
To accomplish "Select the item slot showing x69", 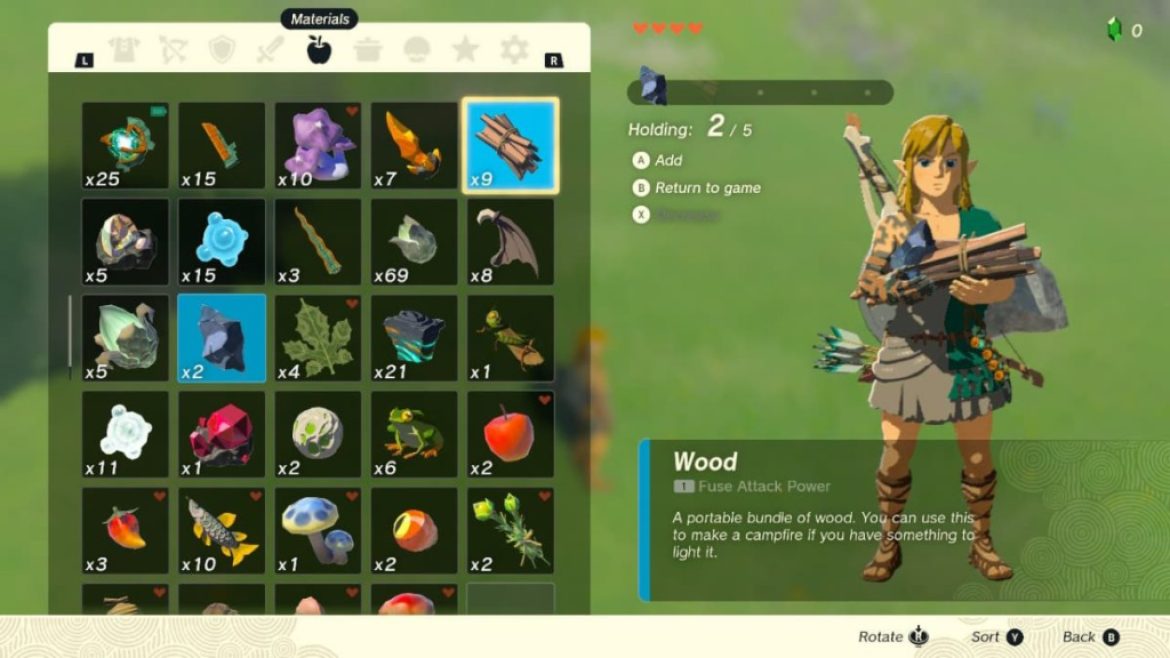I will coord(414,242).
